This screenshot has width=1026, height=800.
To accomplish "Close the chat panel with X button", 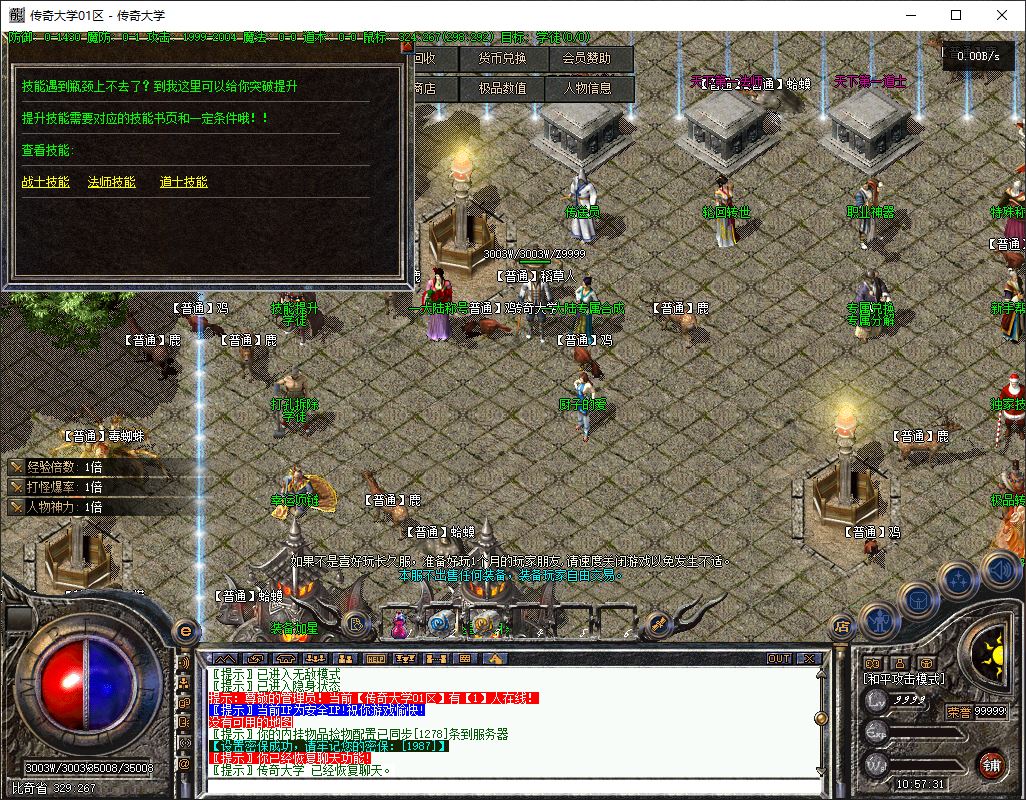I will [809, 659].
